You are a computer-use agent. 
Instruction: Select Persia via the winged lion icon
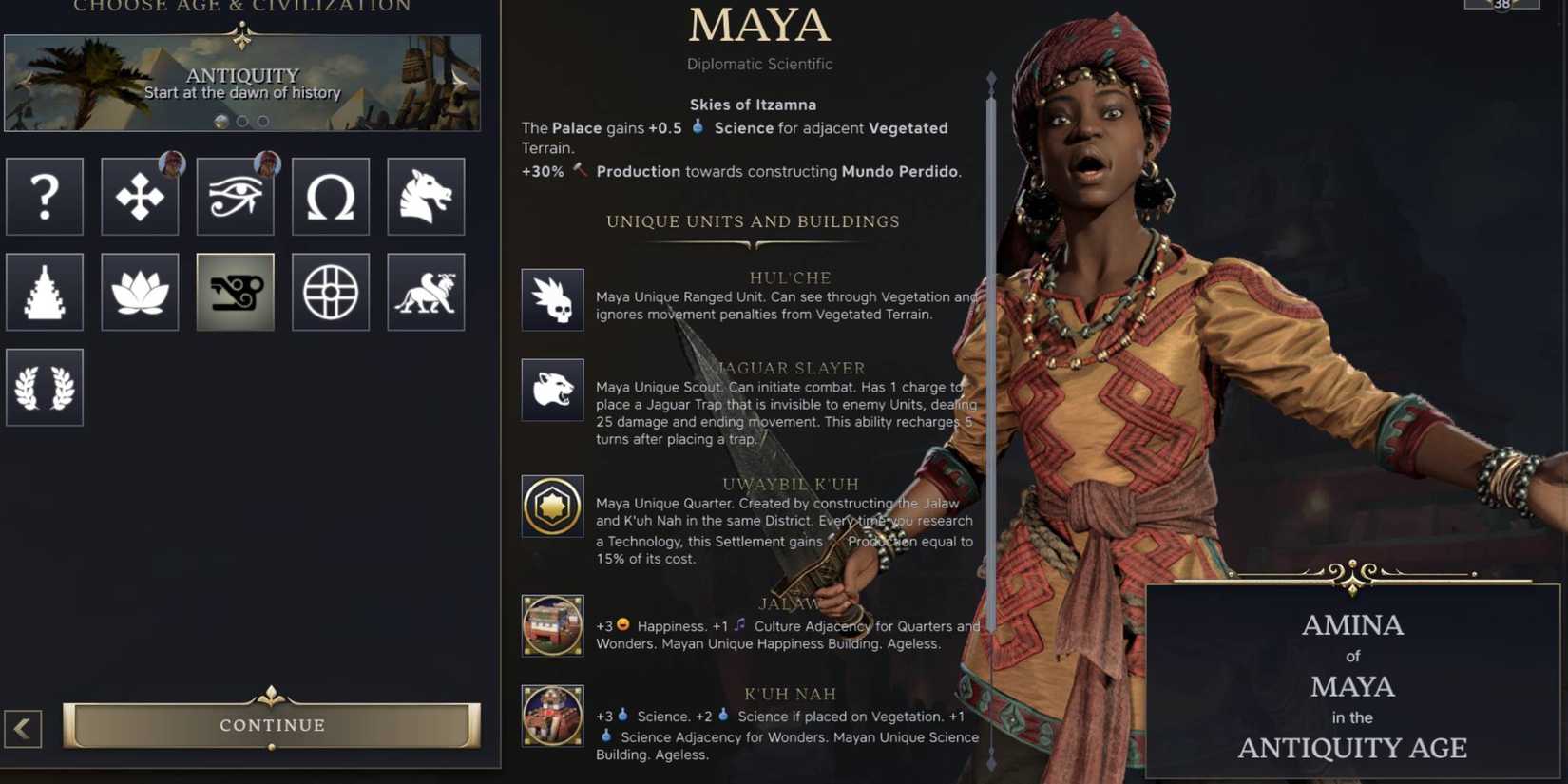click(x=425, y=292)
